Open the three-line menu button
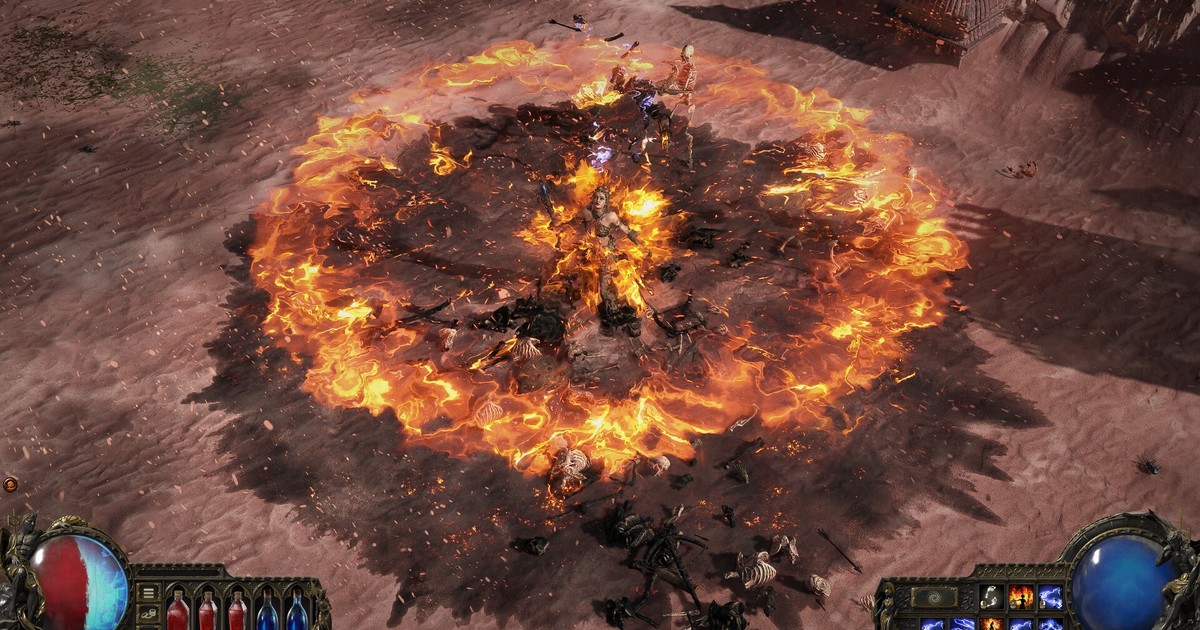The image size is (1200, 630). (148, 592)
